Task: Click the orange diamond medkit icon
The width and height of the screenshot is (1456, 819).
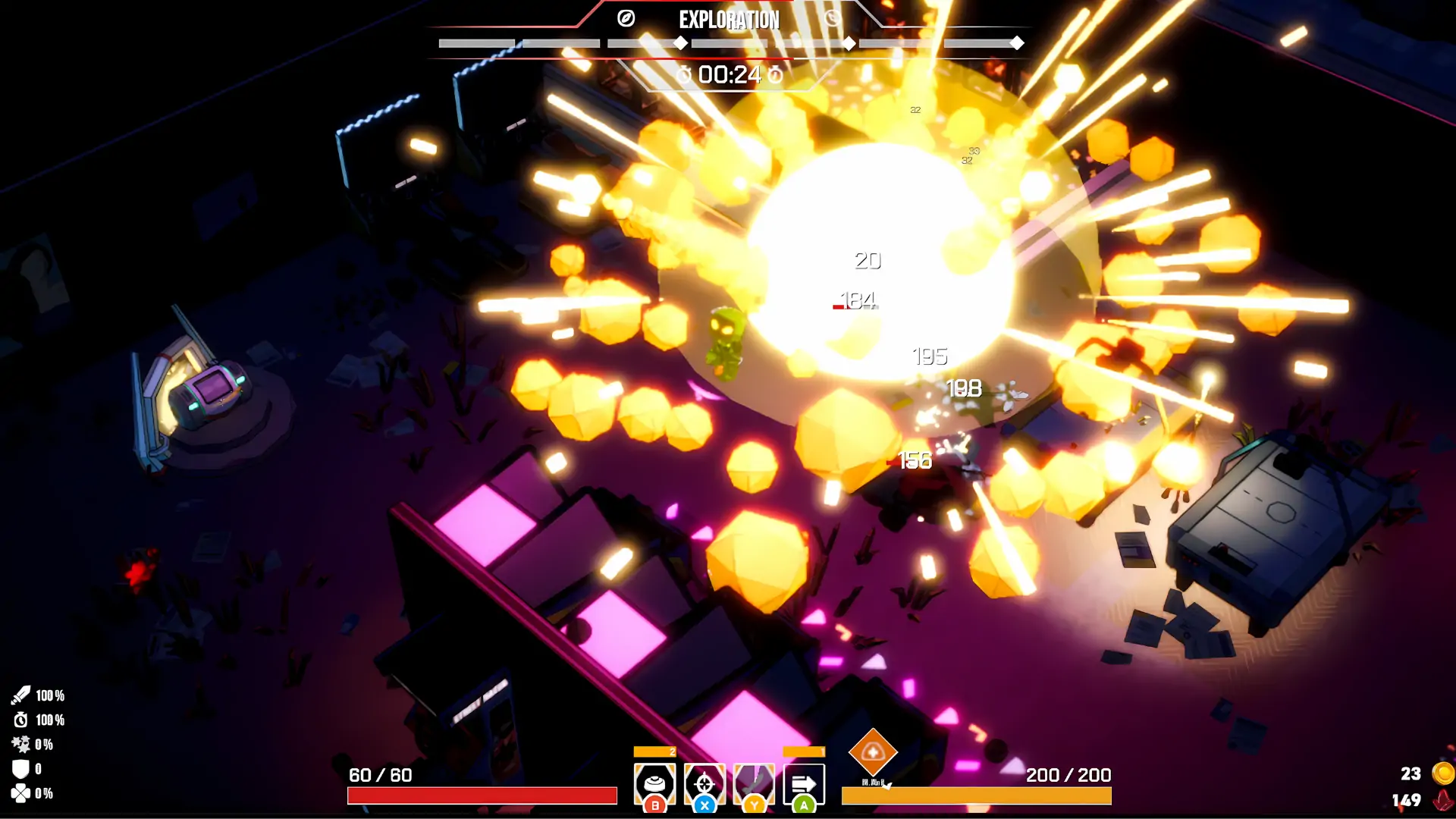Action: tap(873, 752)
